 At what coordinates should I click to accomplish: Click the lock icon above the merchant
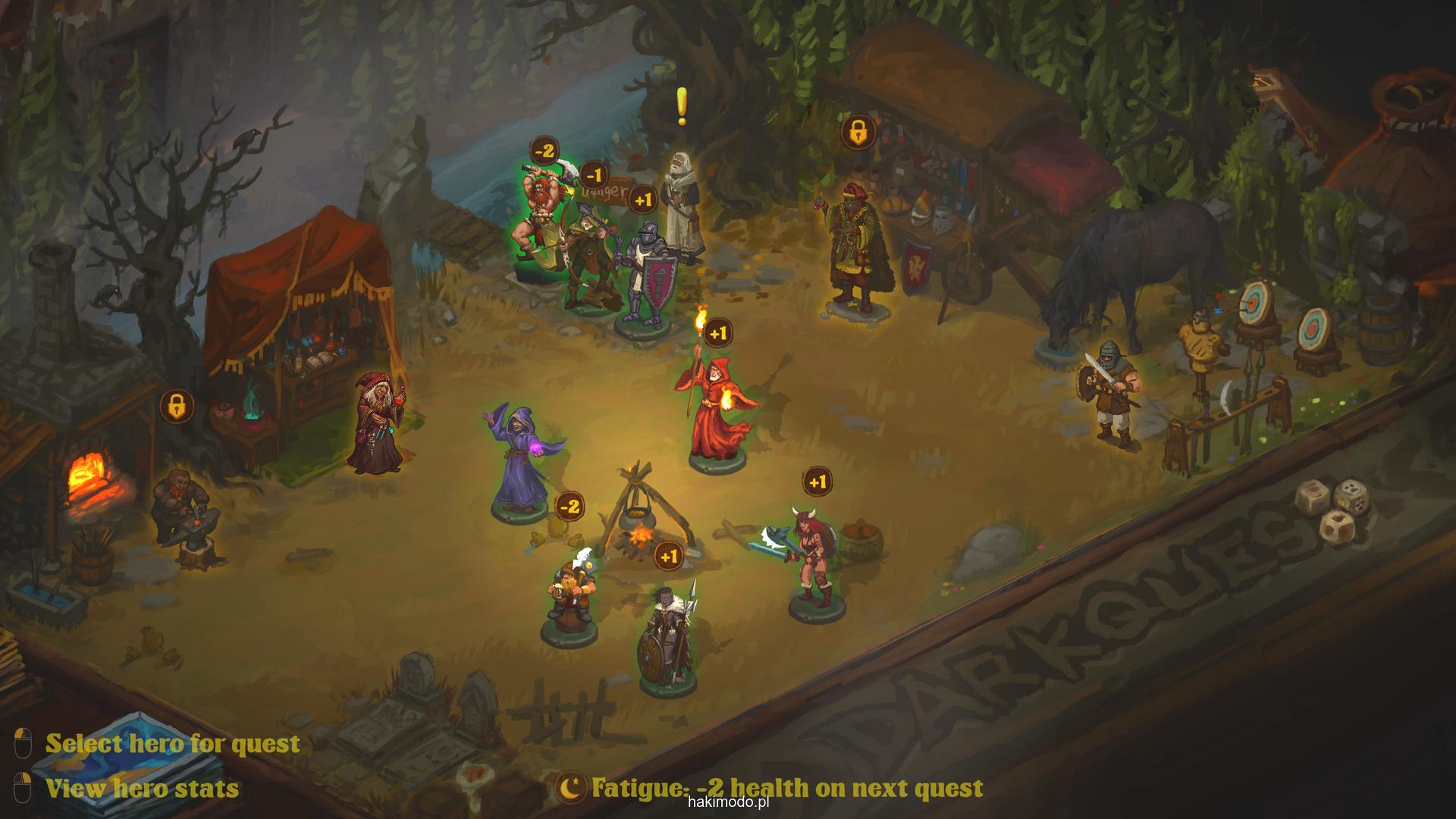coord(858,132)
